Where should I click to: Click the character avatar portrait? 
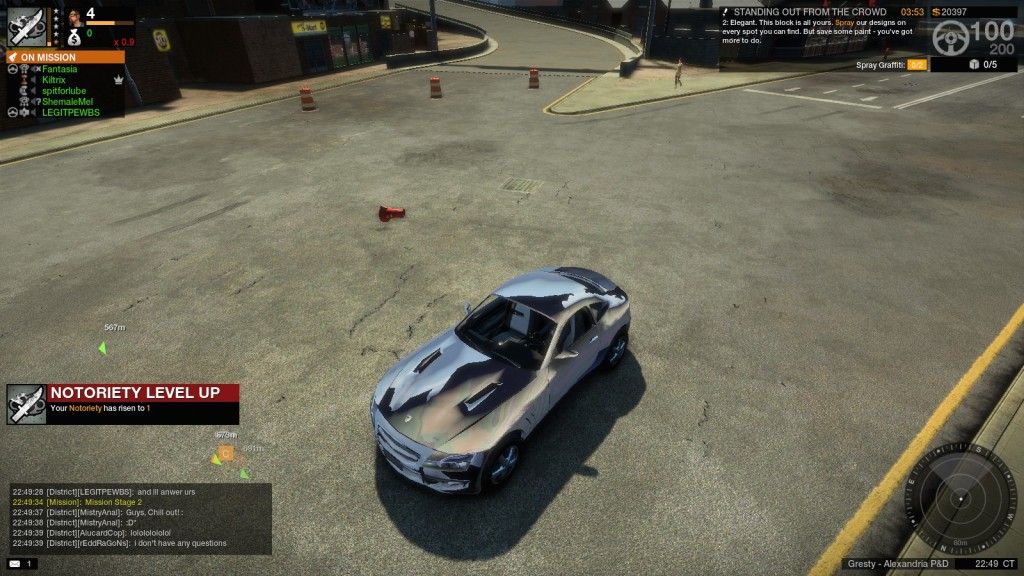point(75,17)
